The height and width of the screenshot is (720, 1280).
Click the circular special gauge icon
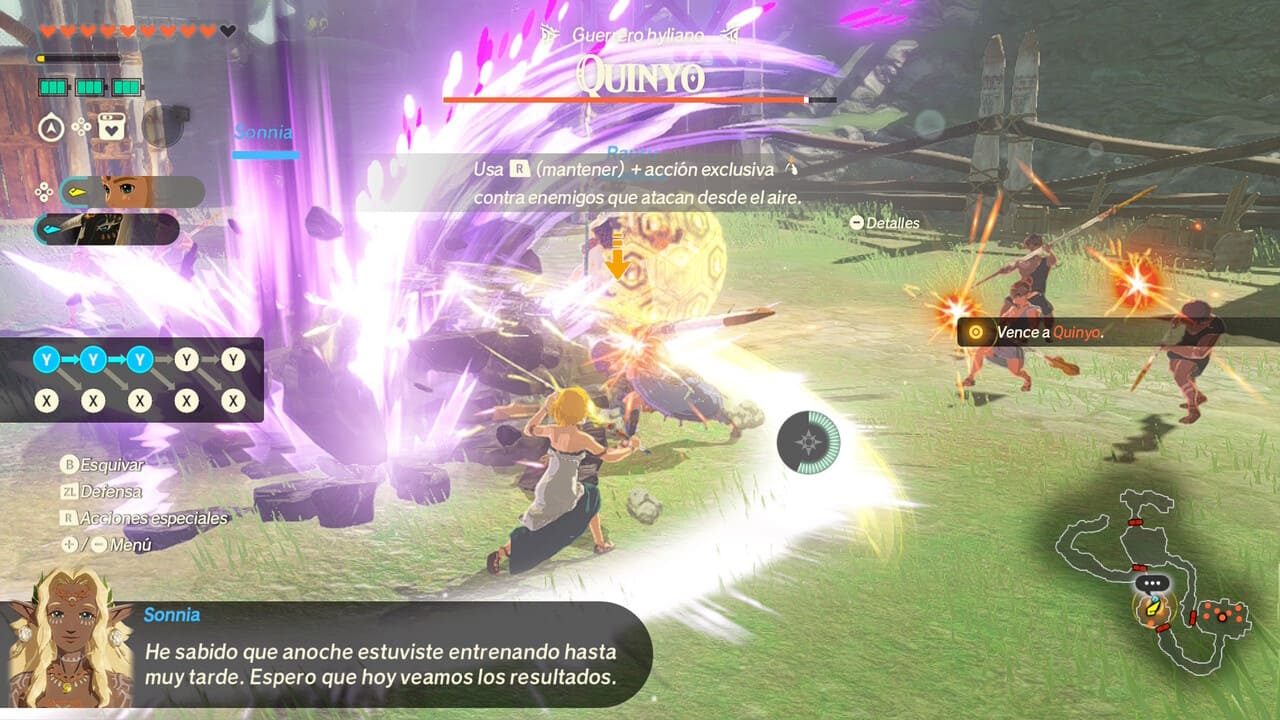[x=808, y=442]
